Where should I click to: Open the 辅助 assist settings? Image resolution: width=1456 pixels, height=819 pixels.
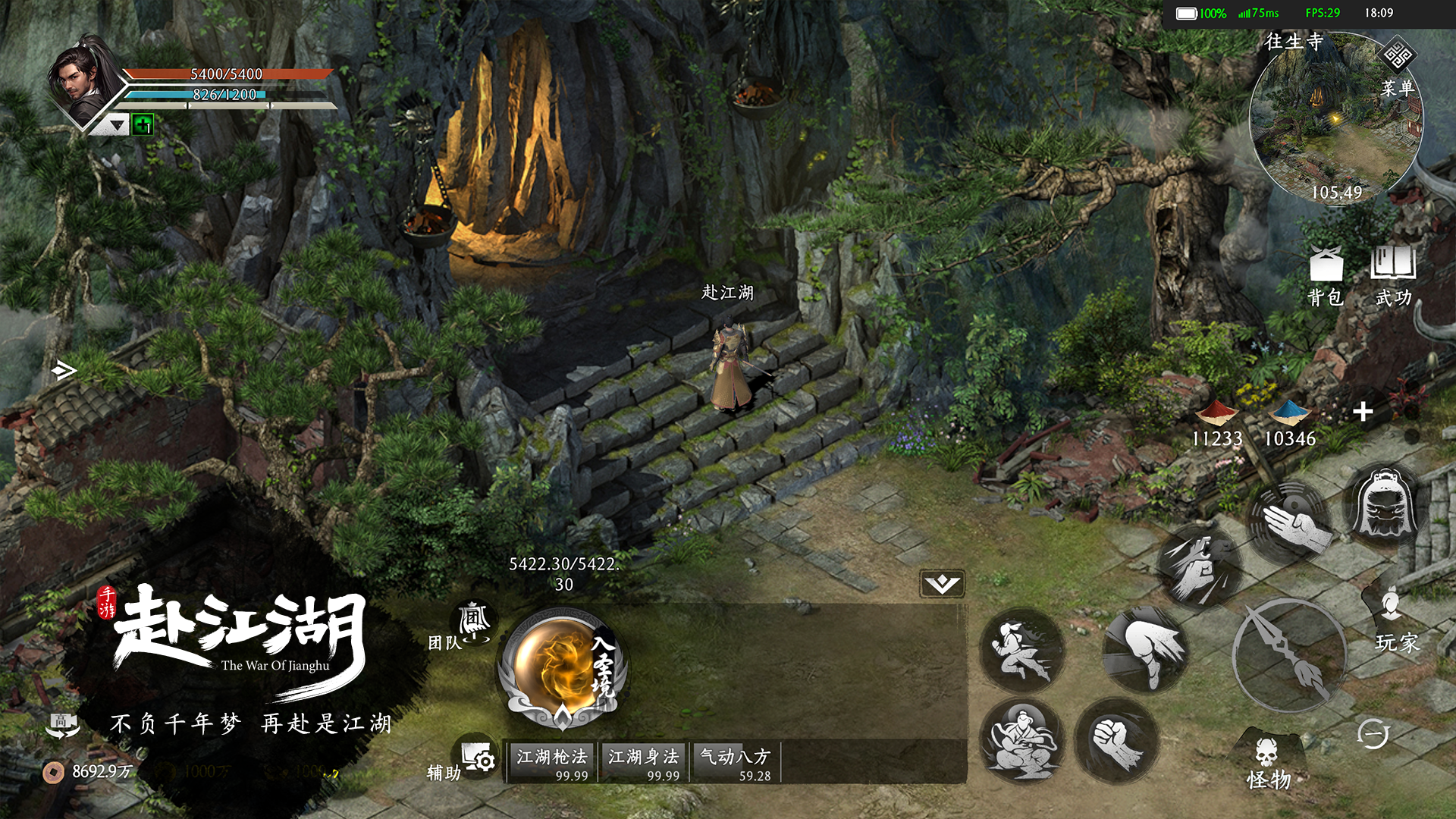click(x=477, y=758)
